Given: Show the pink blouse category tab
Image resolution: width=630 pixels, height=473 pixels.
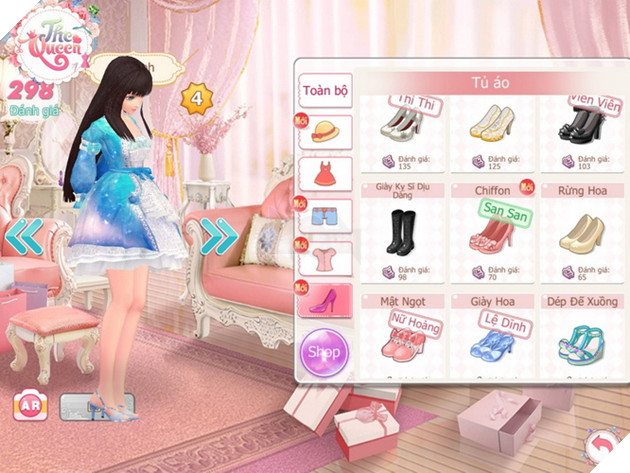Looking at the screenshot, I should 325,259.
